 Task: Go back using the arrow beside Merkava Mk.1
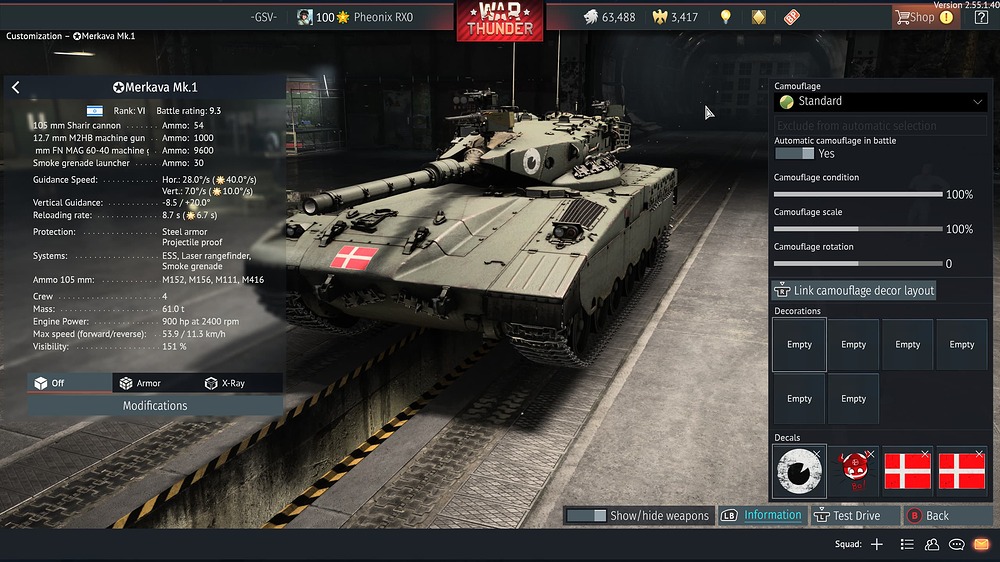[16, 88]
